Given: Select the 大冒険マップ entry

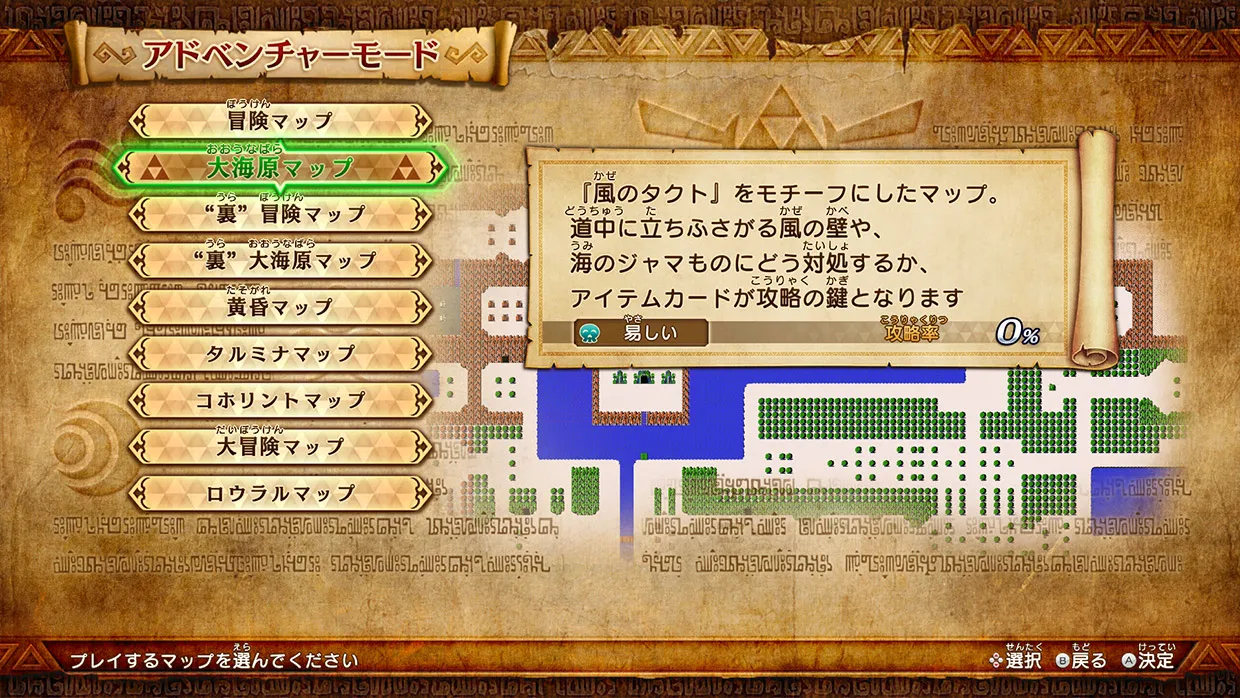Looking at the screenshot, I should tap(280, 446).
